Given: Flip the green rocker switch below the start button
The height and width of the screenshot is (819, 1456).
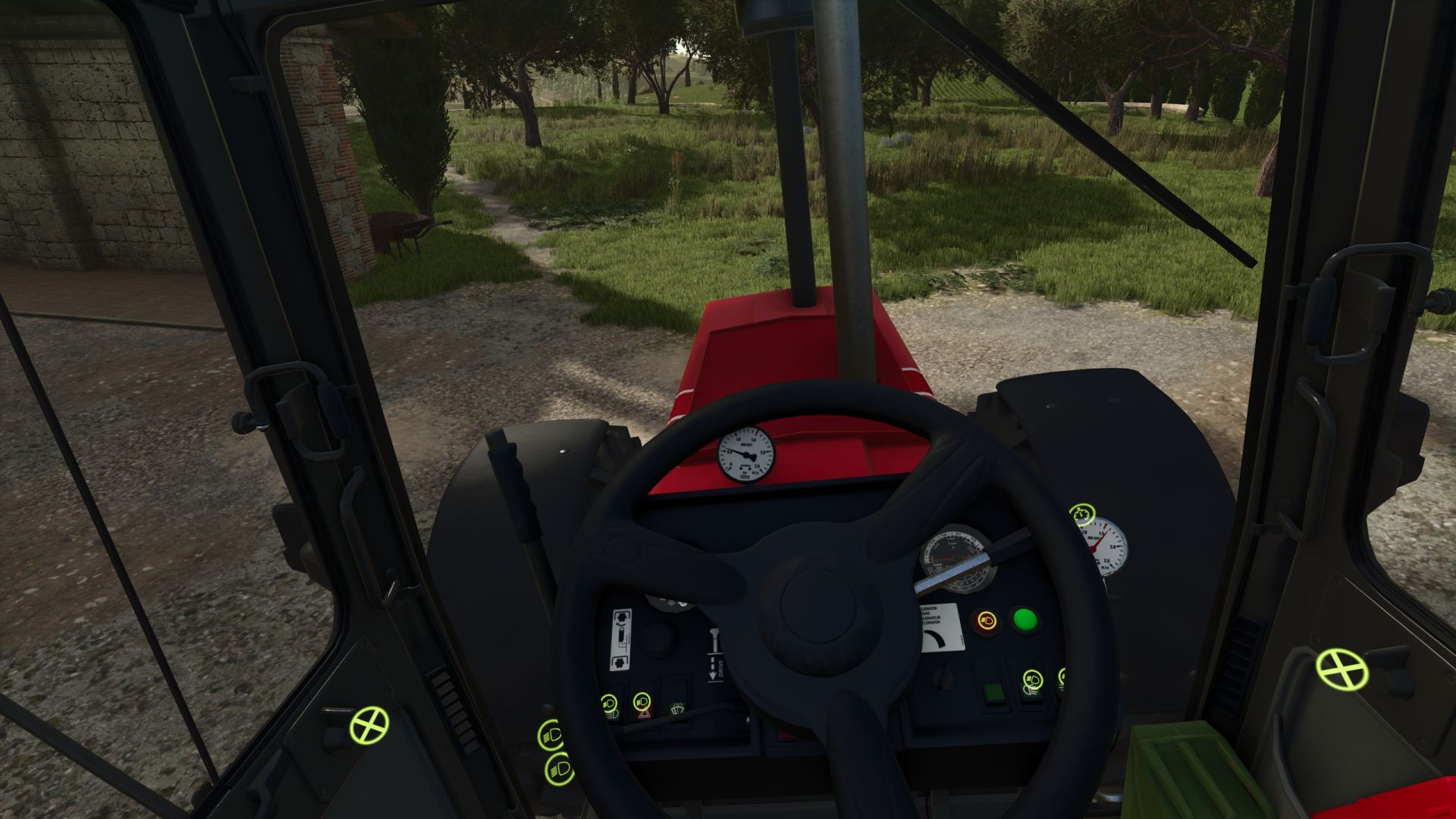Looking at the screenshot, I should pyautogui.click(x=995, y=694).
